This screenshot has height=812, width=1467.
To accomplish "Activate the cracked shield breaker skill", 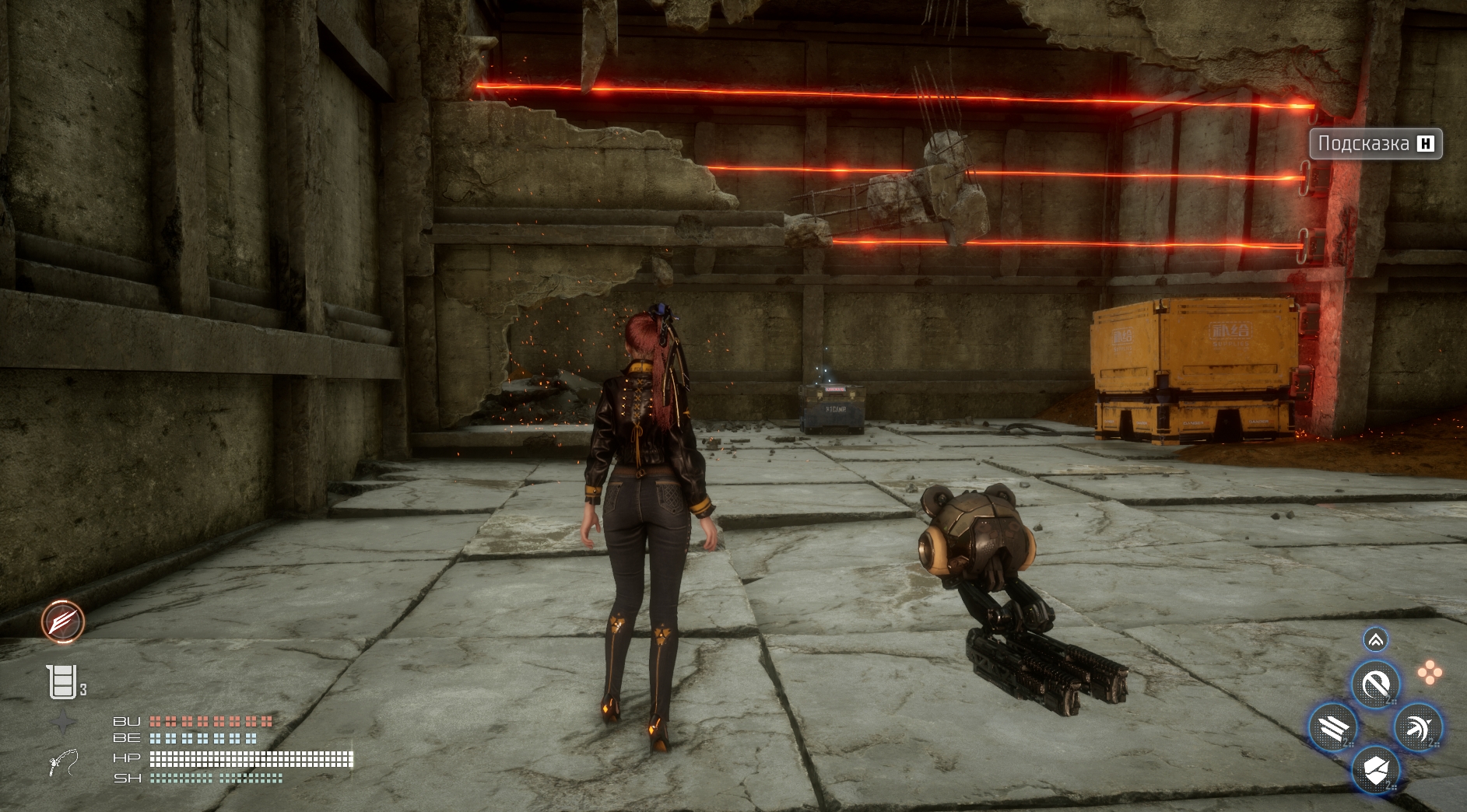I will coord(1375,770).
